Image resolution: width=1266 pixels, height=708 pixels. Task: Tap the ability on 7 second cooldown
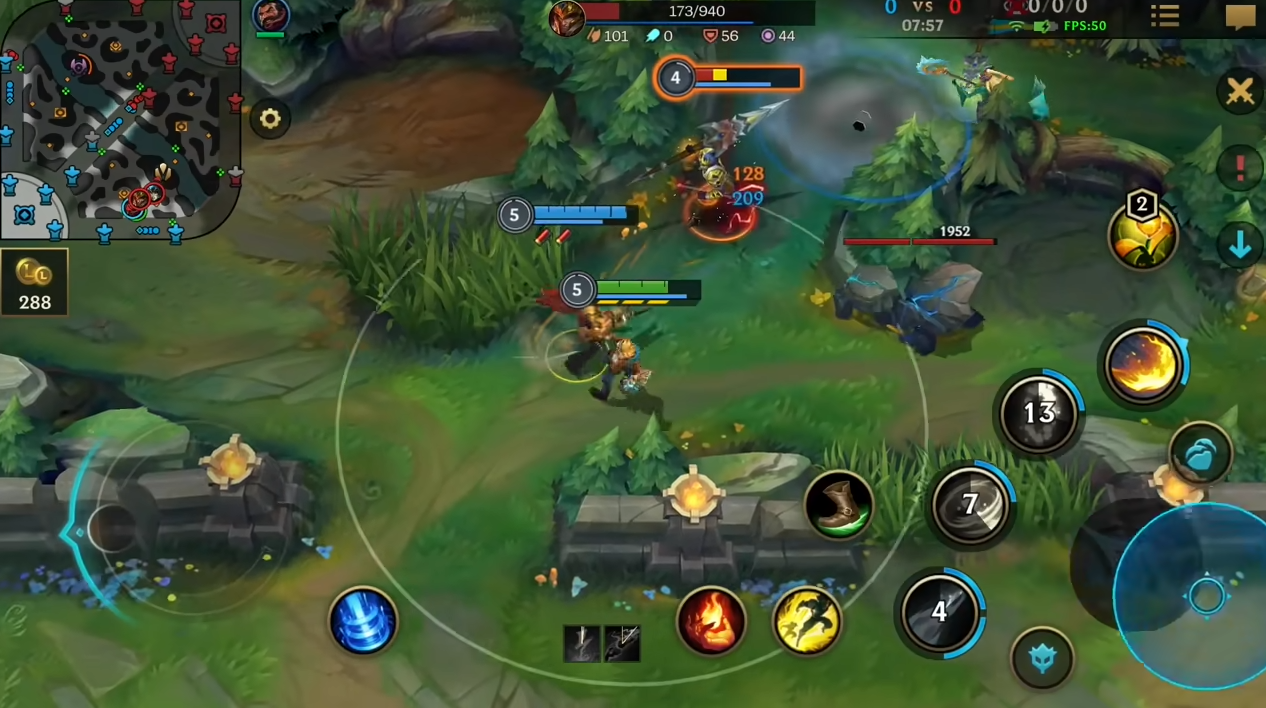pos(970,505)
